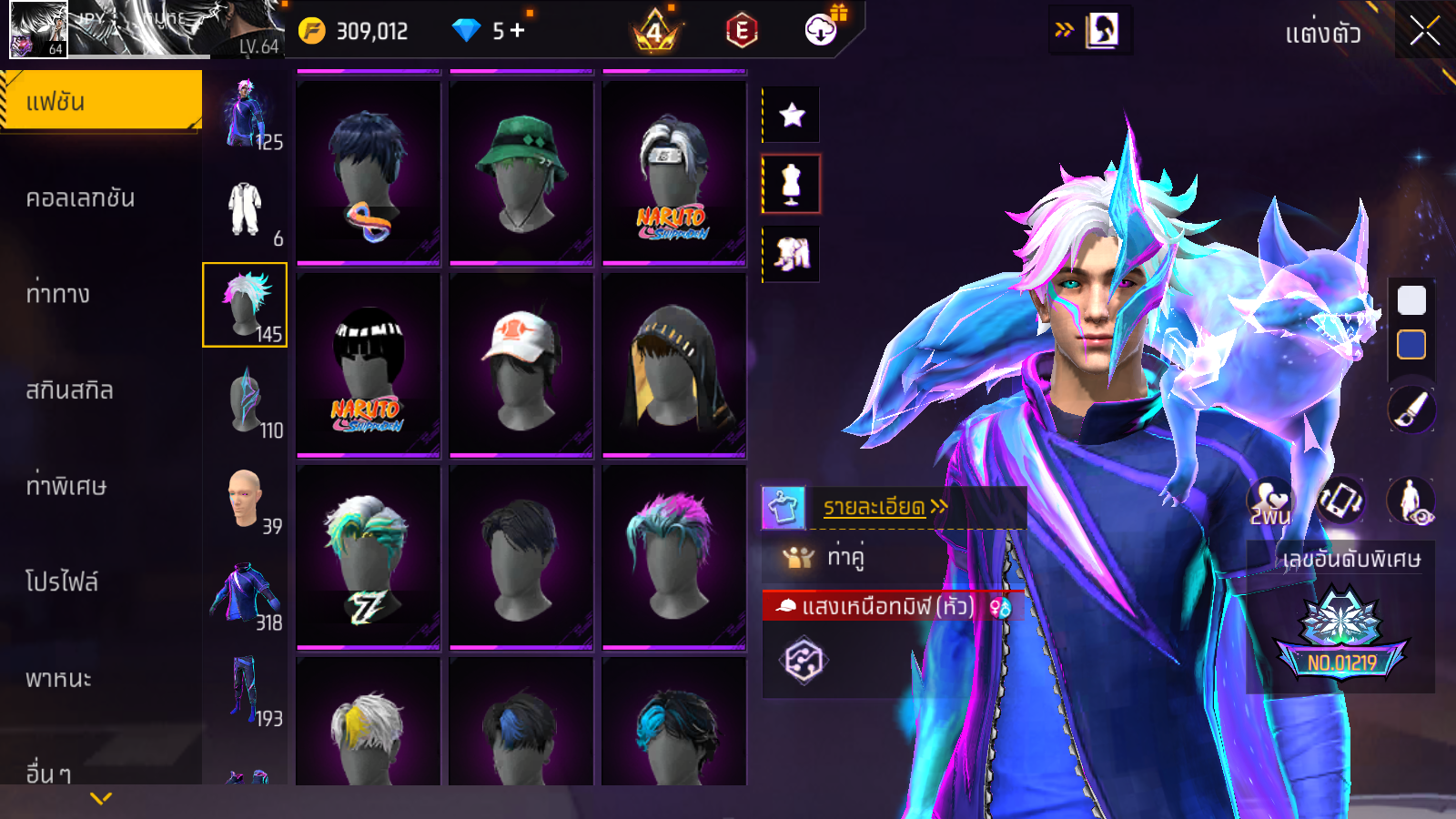
Task: Go to the โปรไฟล์ profile tab
Action: (x=62, y=581)
